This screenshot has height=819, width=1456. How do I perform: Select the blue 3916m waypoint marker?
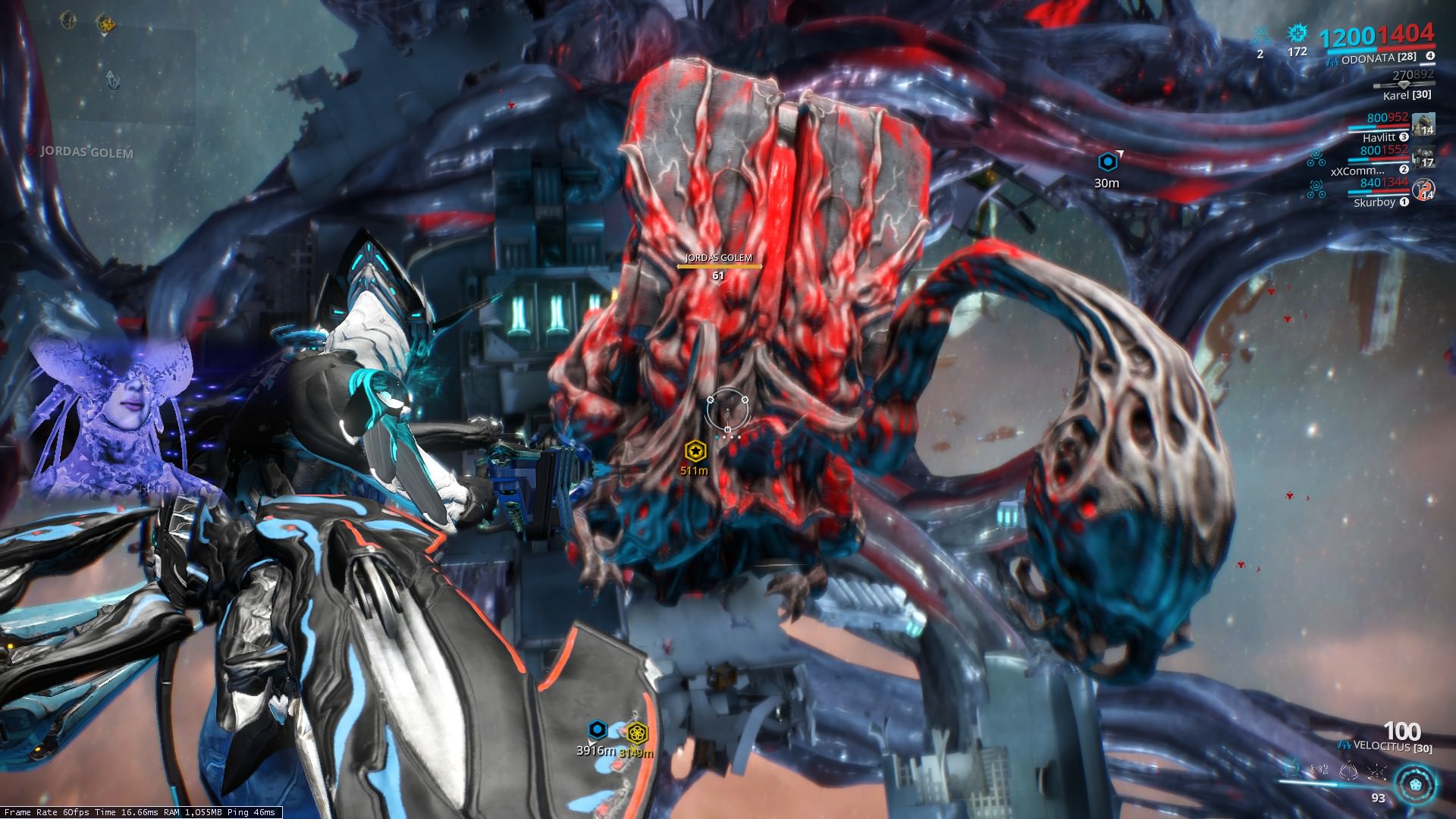point(598,730)
